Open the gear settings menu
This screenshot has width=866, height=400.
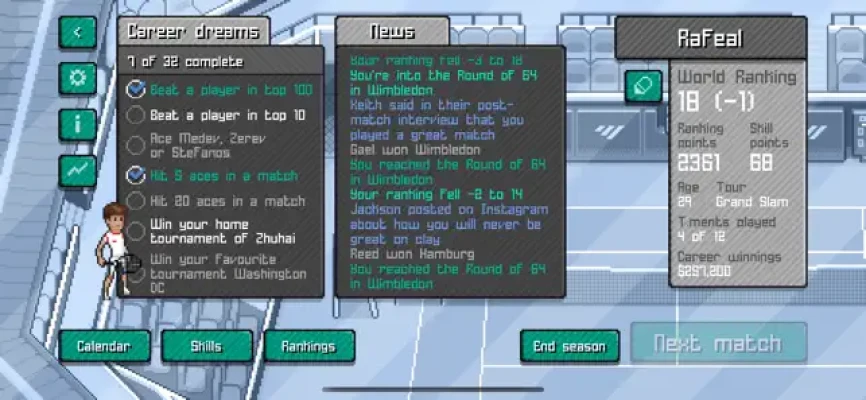(77, 78)
